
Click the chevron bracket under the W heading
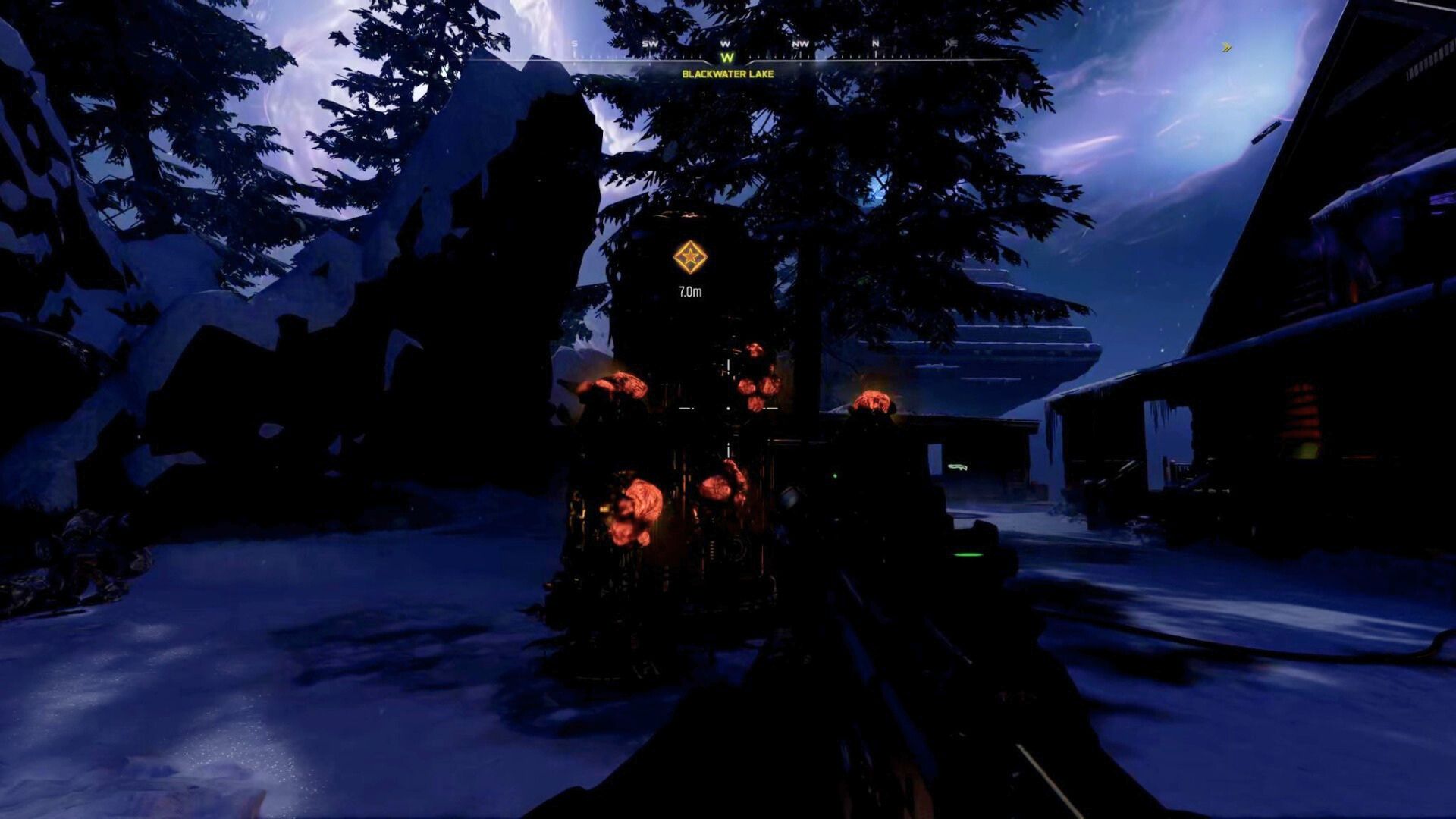[x=726, y=64]
